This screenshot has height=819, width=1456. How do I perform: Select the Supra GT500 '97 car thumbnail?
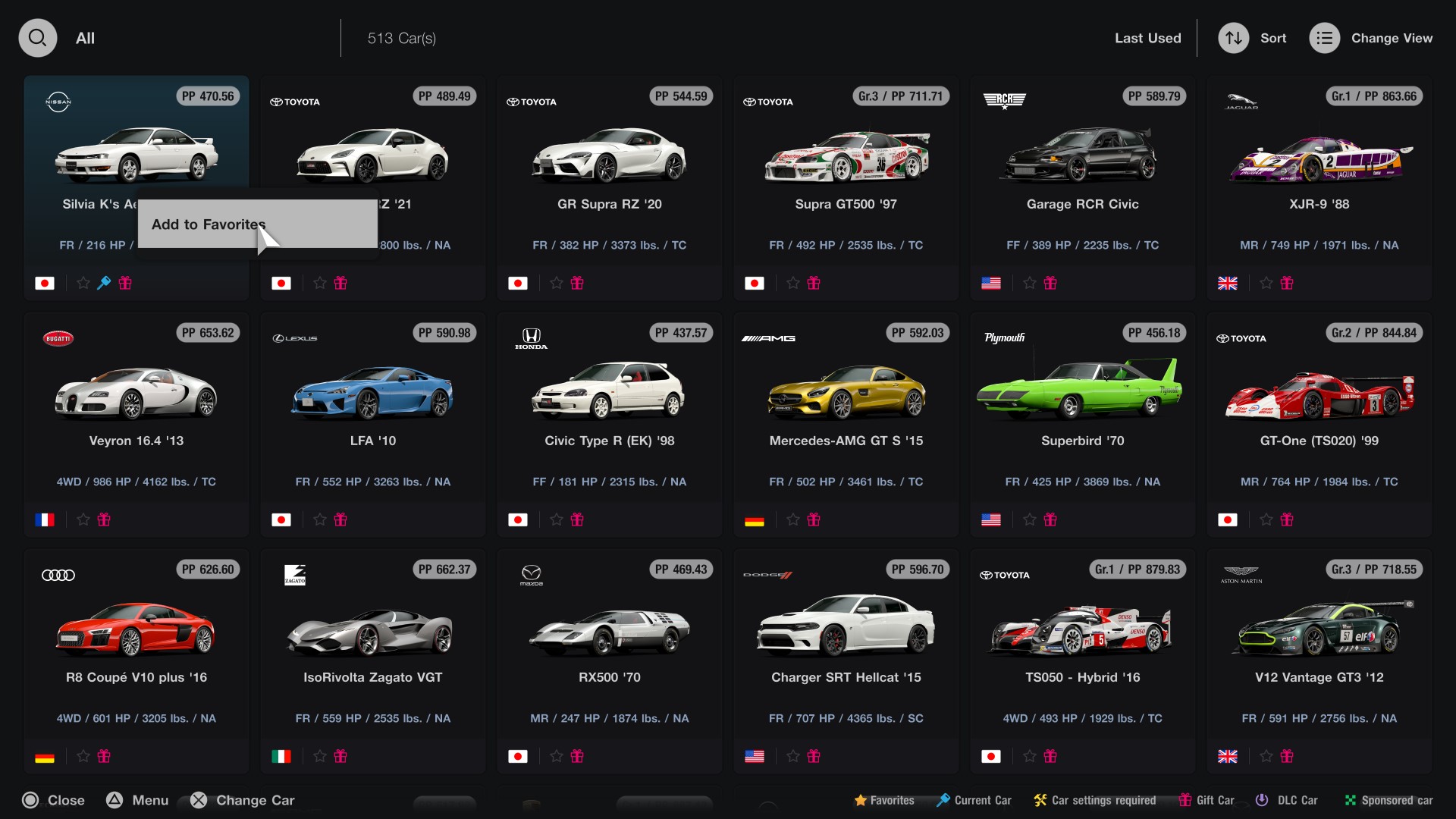click(x=846, y=157)
